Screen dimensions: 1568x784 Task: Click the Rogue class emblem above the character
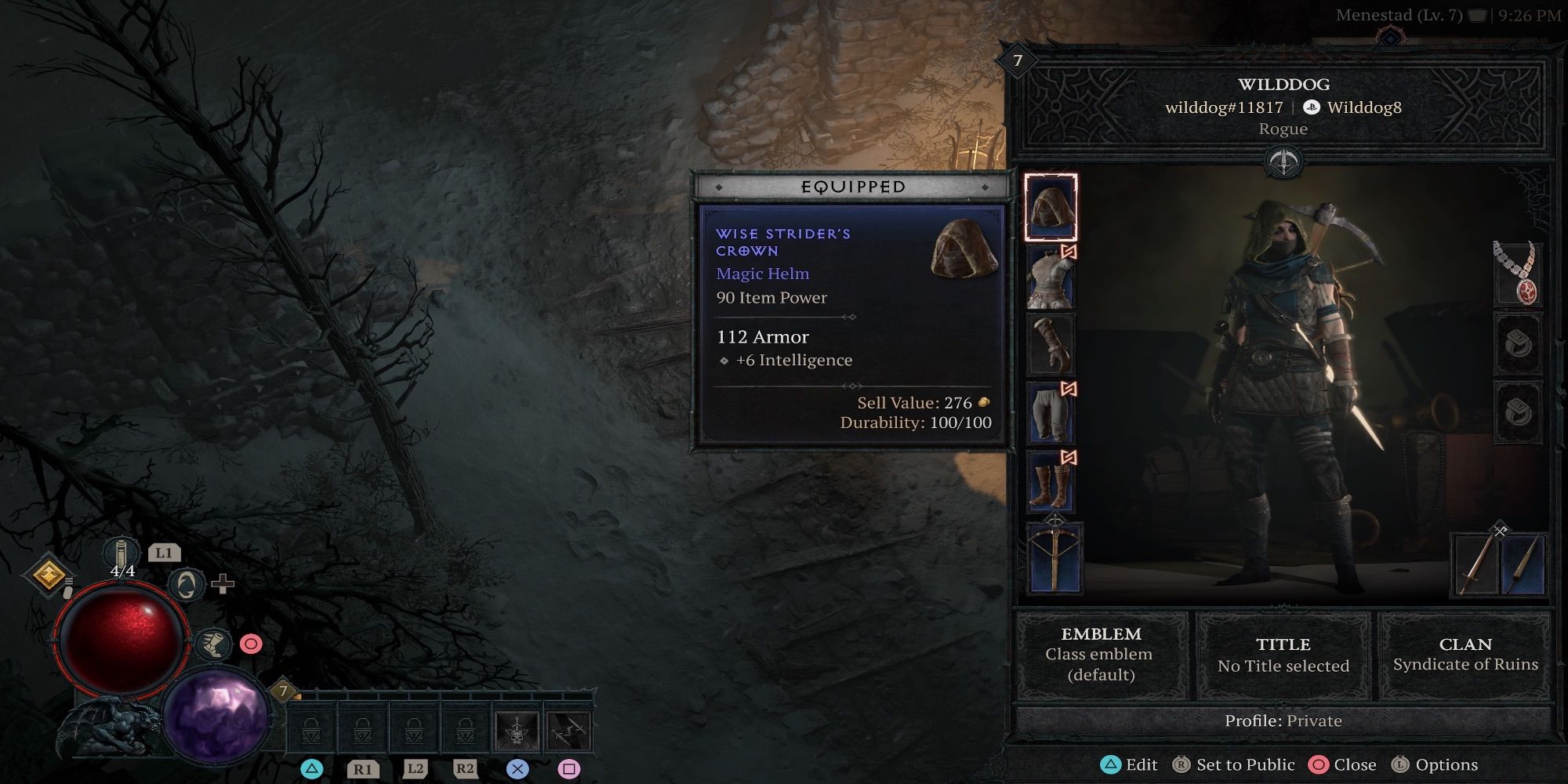click(1286, 162)
